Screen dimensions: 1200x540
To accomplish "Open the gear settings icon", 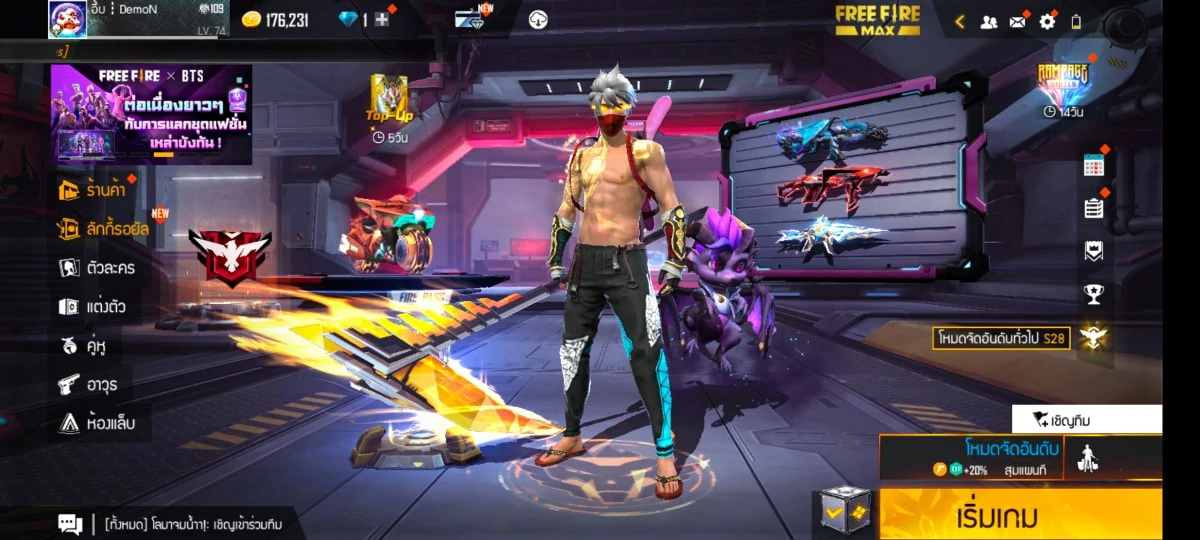I will (1047, 21).
